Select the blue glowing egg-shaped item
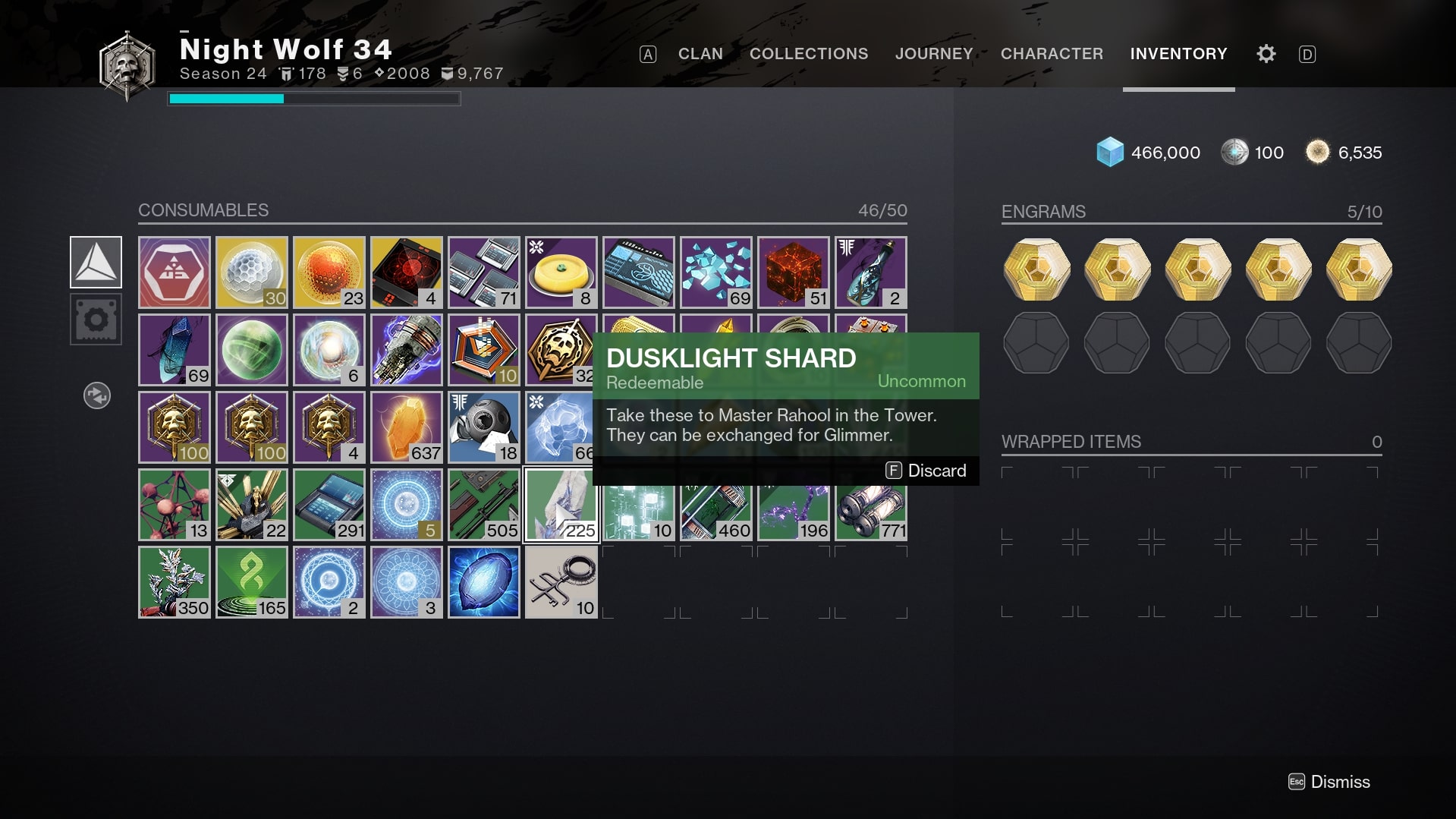 click(483, 582)
